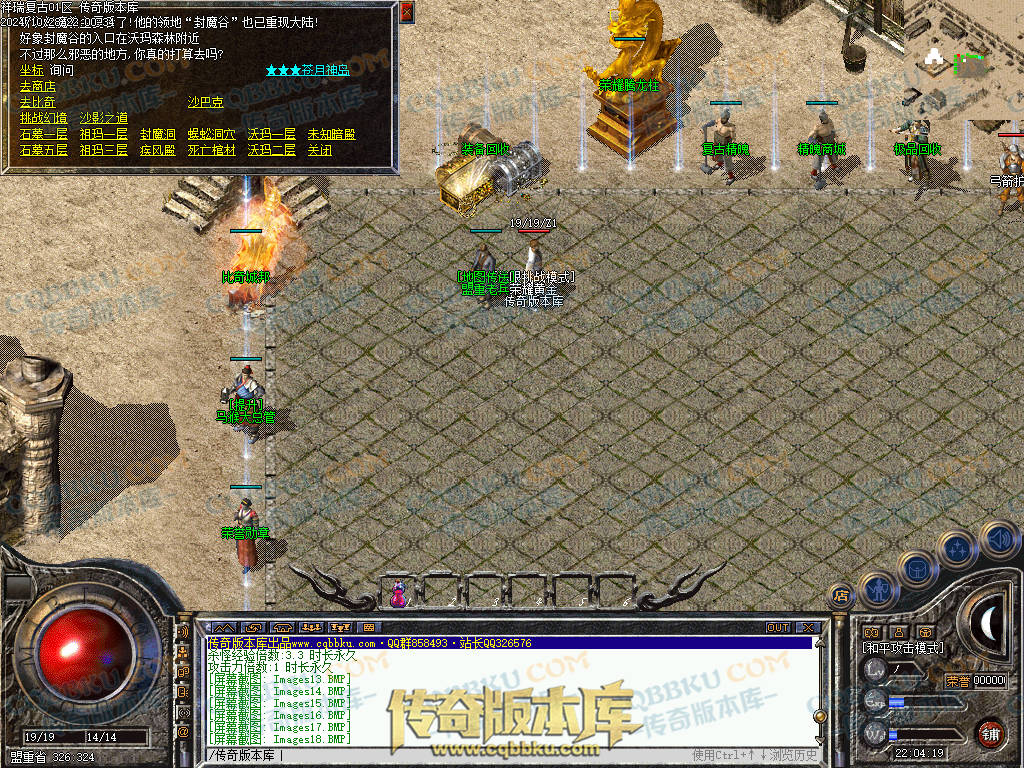The width and height of the screenshot is (1024, 768).
Task: Close the NPC dialog with the red X
Action: [406, 12]
